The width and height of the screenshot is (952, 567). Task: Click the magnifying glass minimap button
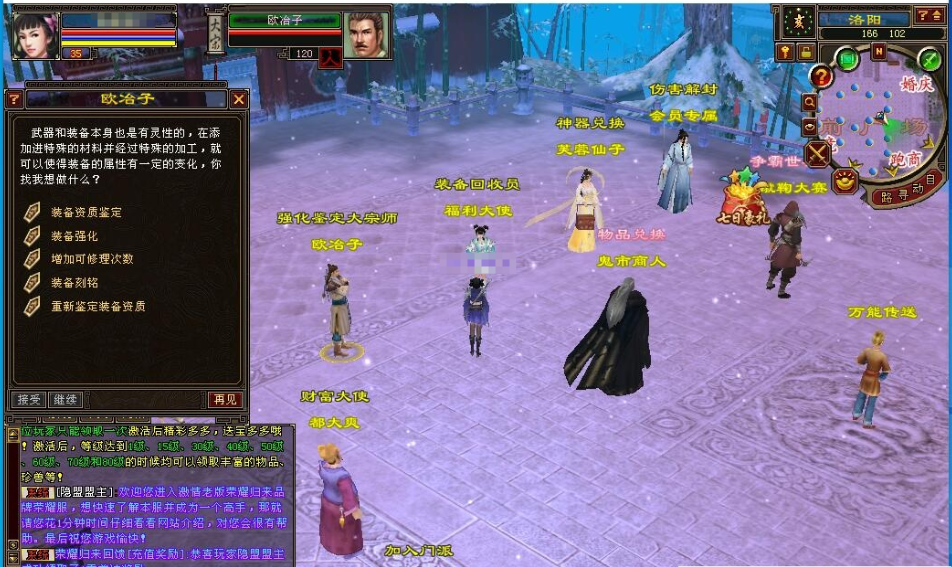pyautogui.click(x=810, y=102)
